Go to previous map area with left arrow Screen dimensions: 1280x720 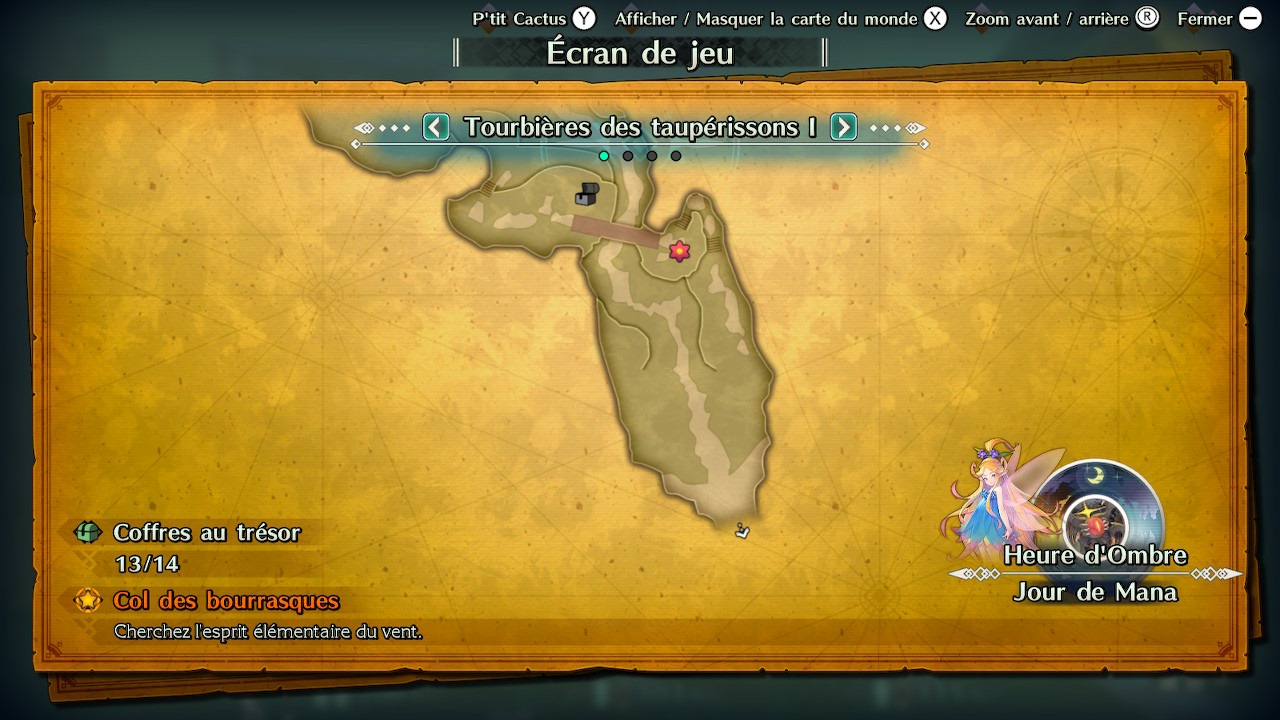pos(436,127)
